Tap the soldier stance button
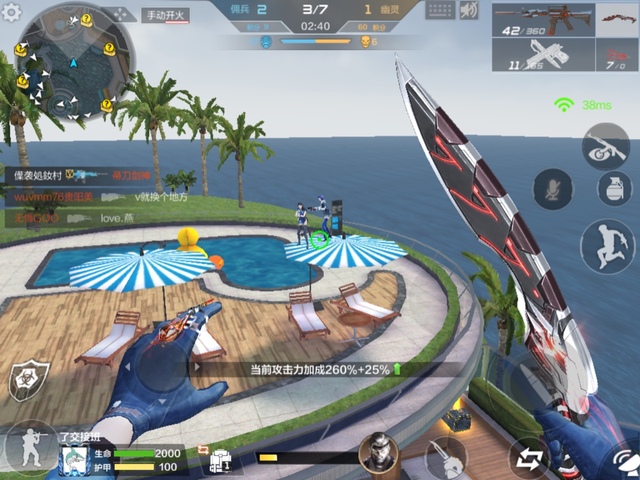 pos(29,446)
